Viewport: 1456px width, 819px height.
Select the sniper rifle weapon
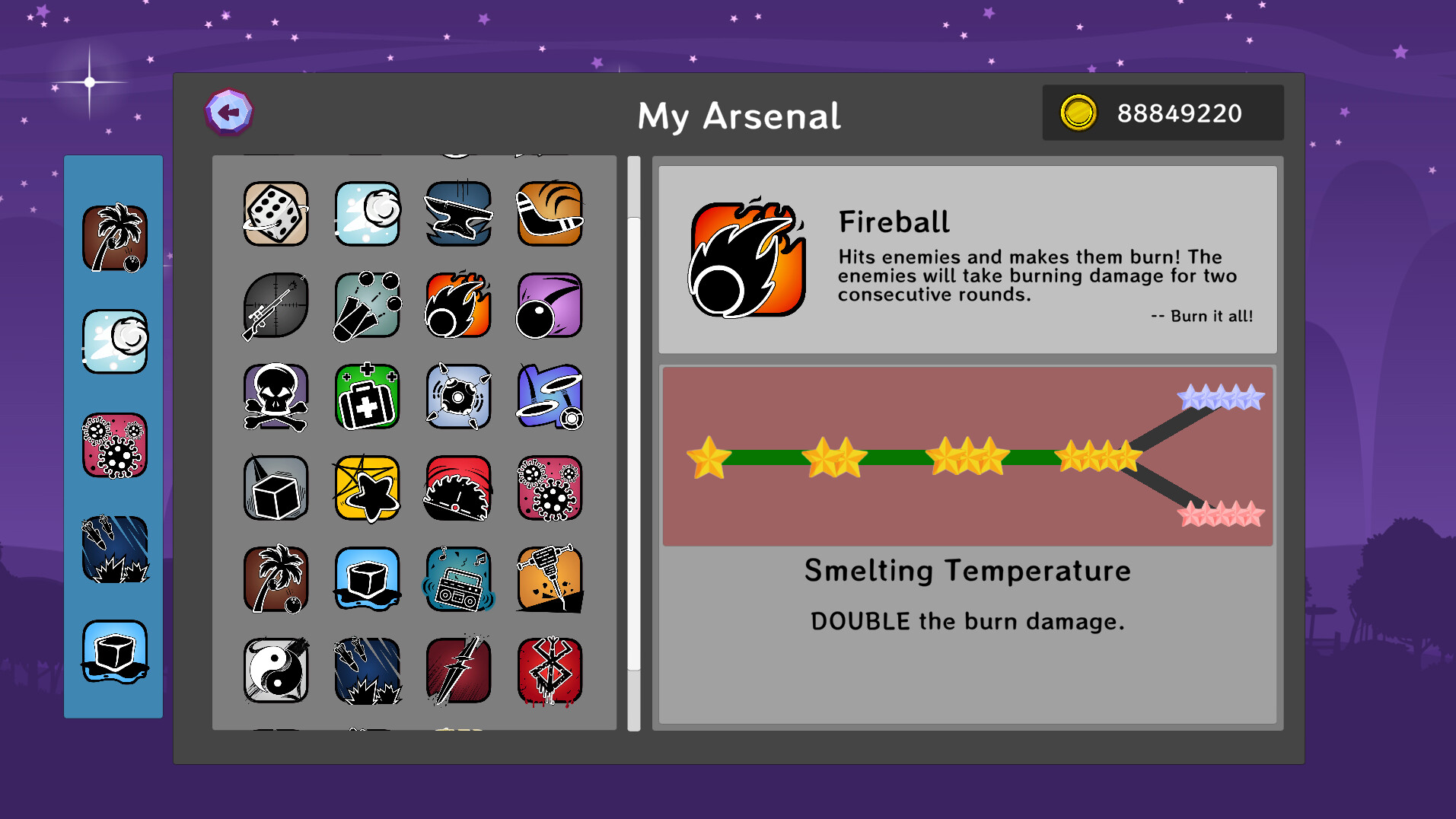[274, 306]
